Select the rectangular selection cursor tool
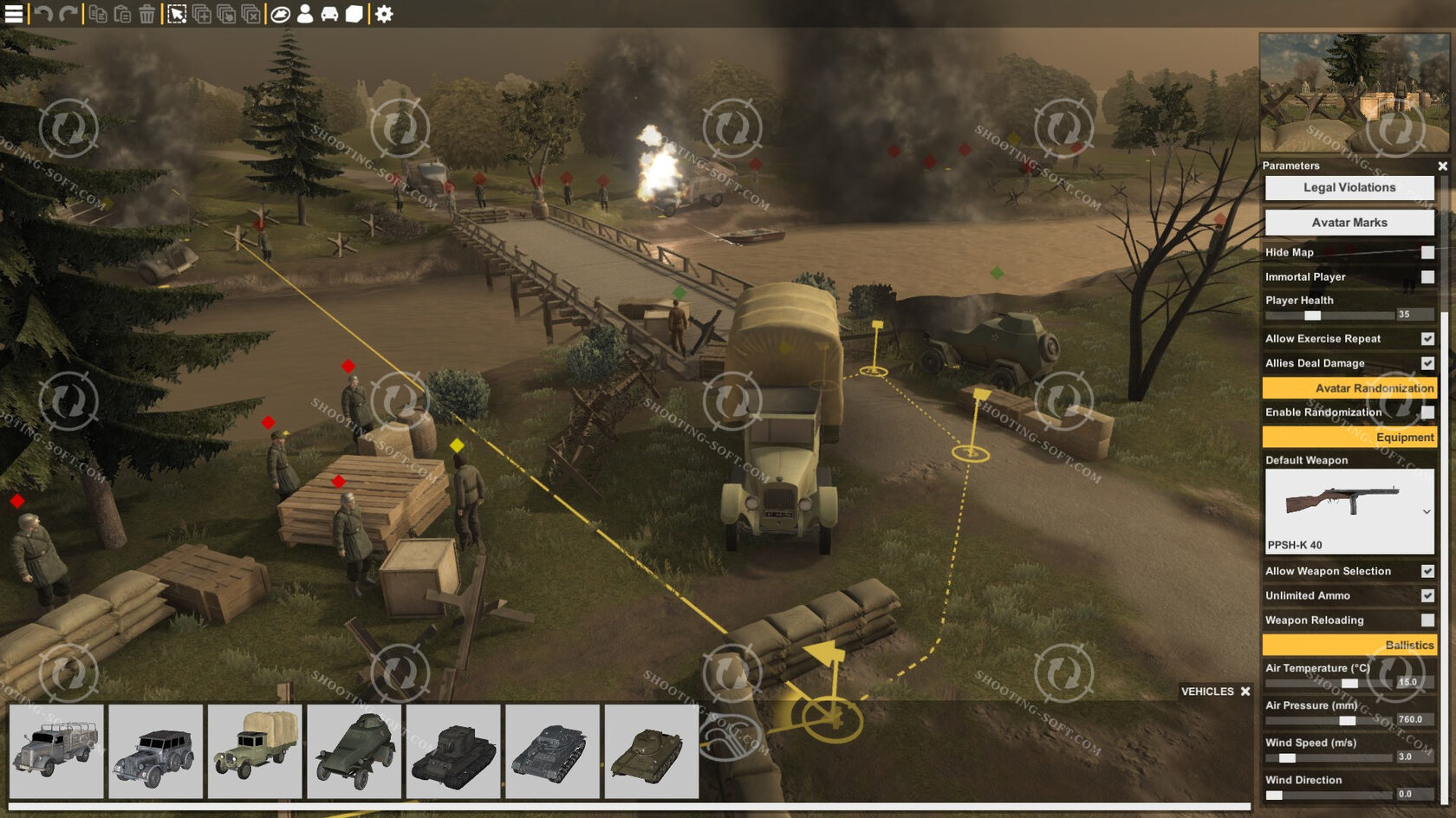The width and height of the screenshot is (1456, 818). coord(176,15)
